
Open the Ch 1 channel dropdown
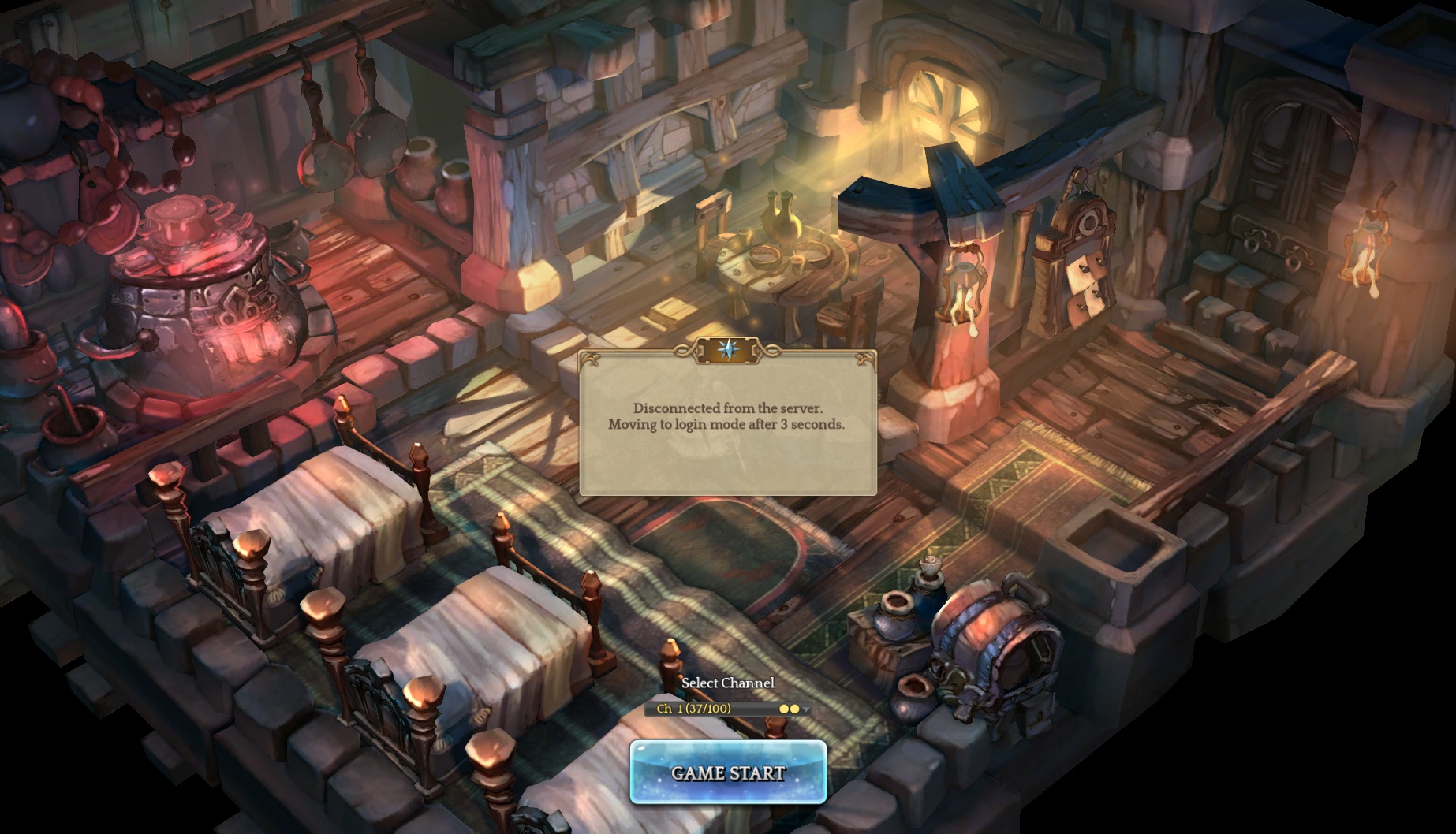(x=727, y=709)
